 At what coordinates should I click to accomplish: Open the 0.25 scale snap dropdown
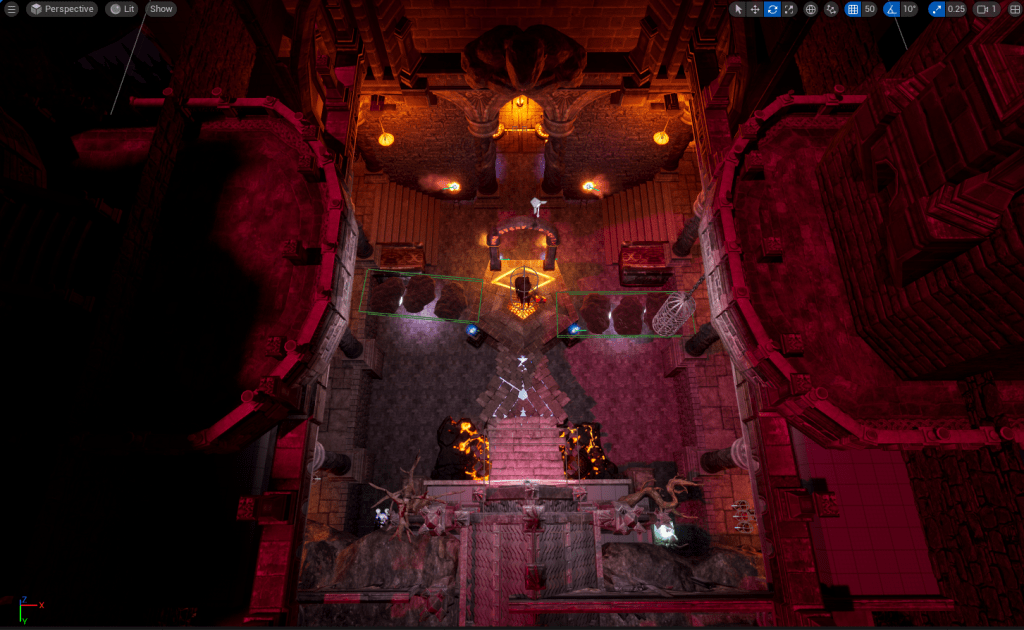[956, 9]
